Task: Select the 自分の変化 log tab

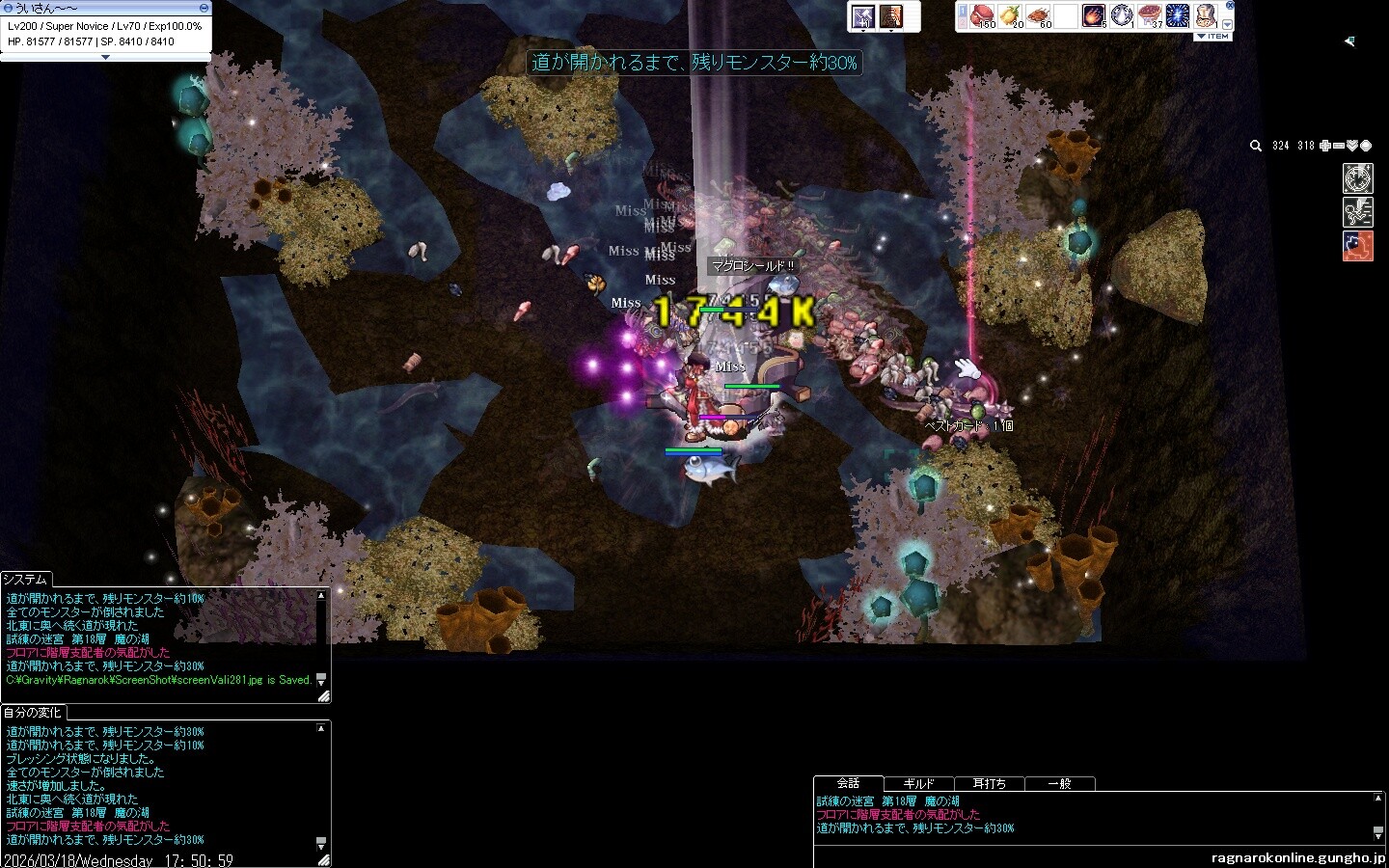Action: click(32, 713)
